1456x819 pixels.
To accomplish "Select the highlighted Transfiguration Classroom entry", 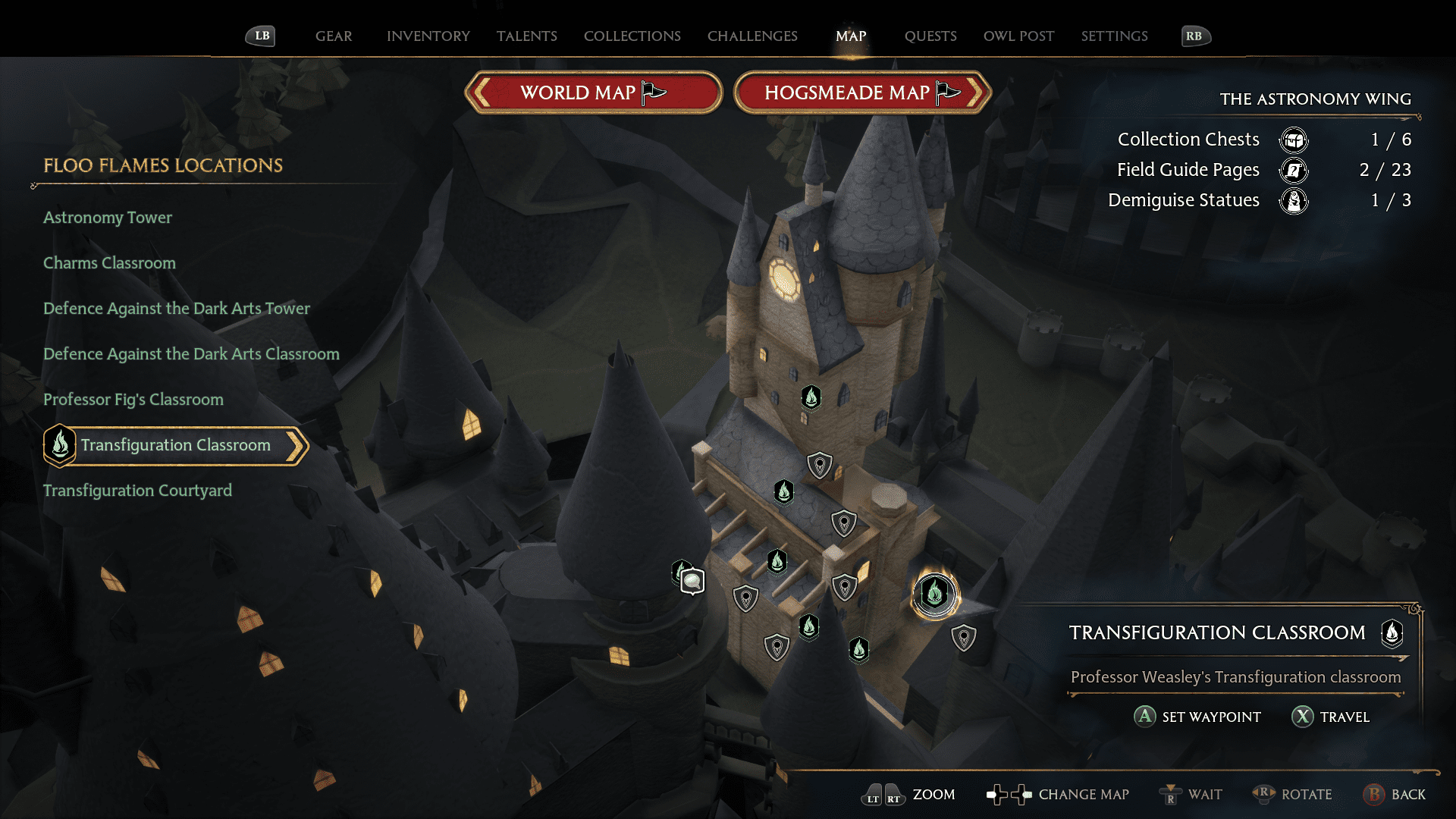I will [x=176, y=445].
